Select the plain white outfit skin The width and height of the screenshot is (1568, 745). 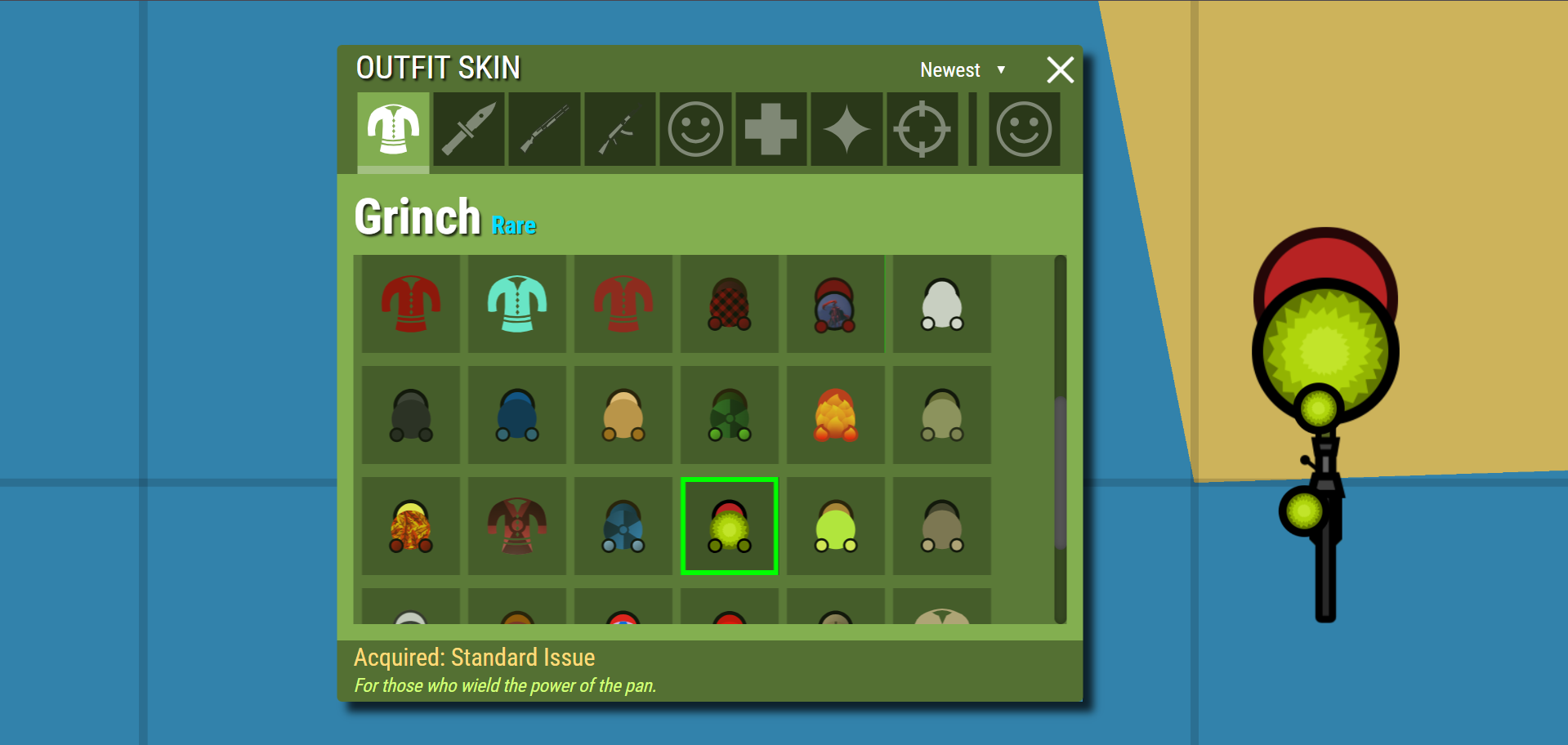click(941, 304)
